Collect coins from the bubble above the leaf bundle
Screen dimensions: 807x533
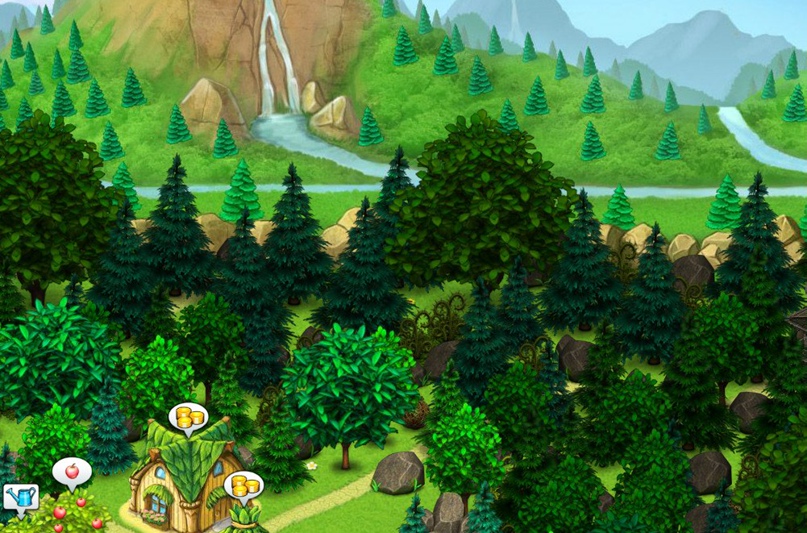pyautogui.click(x=242, y=486)
